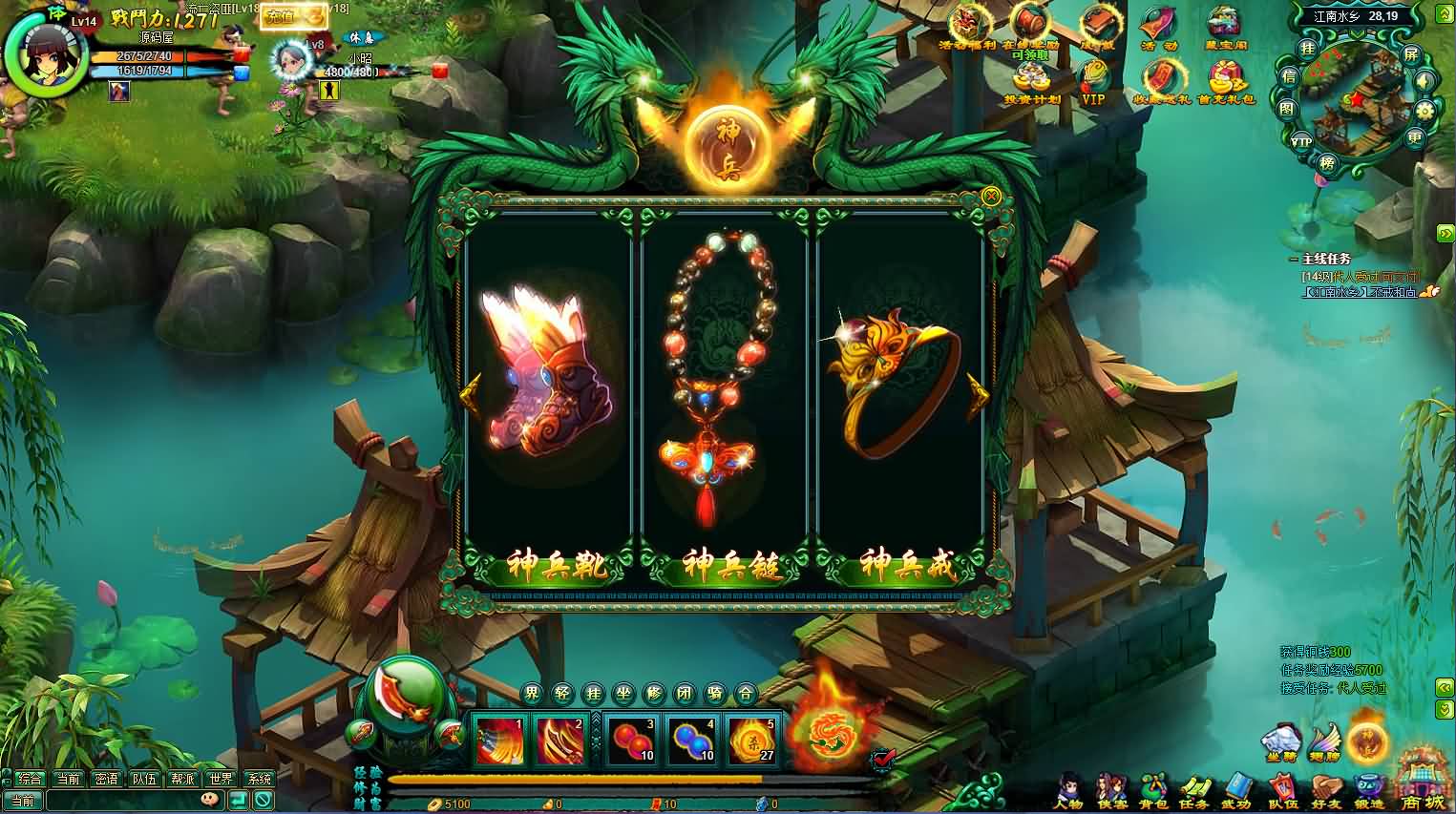Open the 背包 (backpack) icon

pyautogui.click(x=1152, y=784)
